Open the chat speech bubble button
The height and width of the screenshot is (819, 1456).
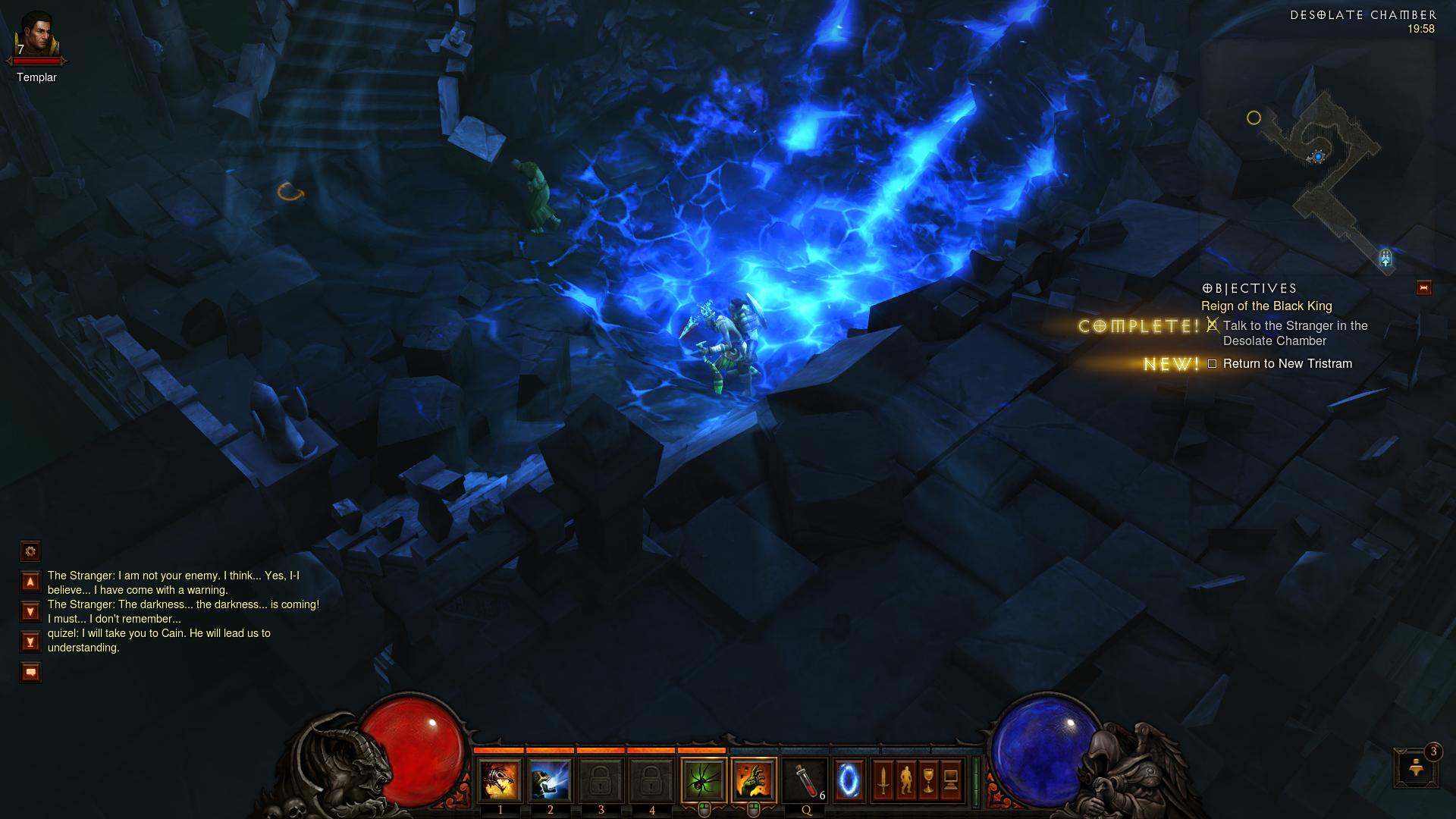(30, 672)
